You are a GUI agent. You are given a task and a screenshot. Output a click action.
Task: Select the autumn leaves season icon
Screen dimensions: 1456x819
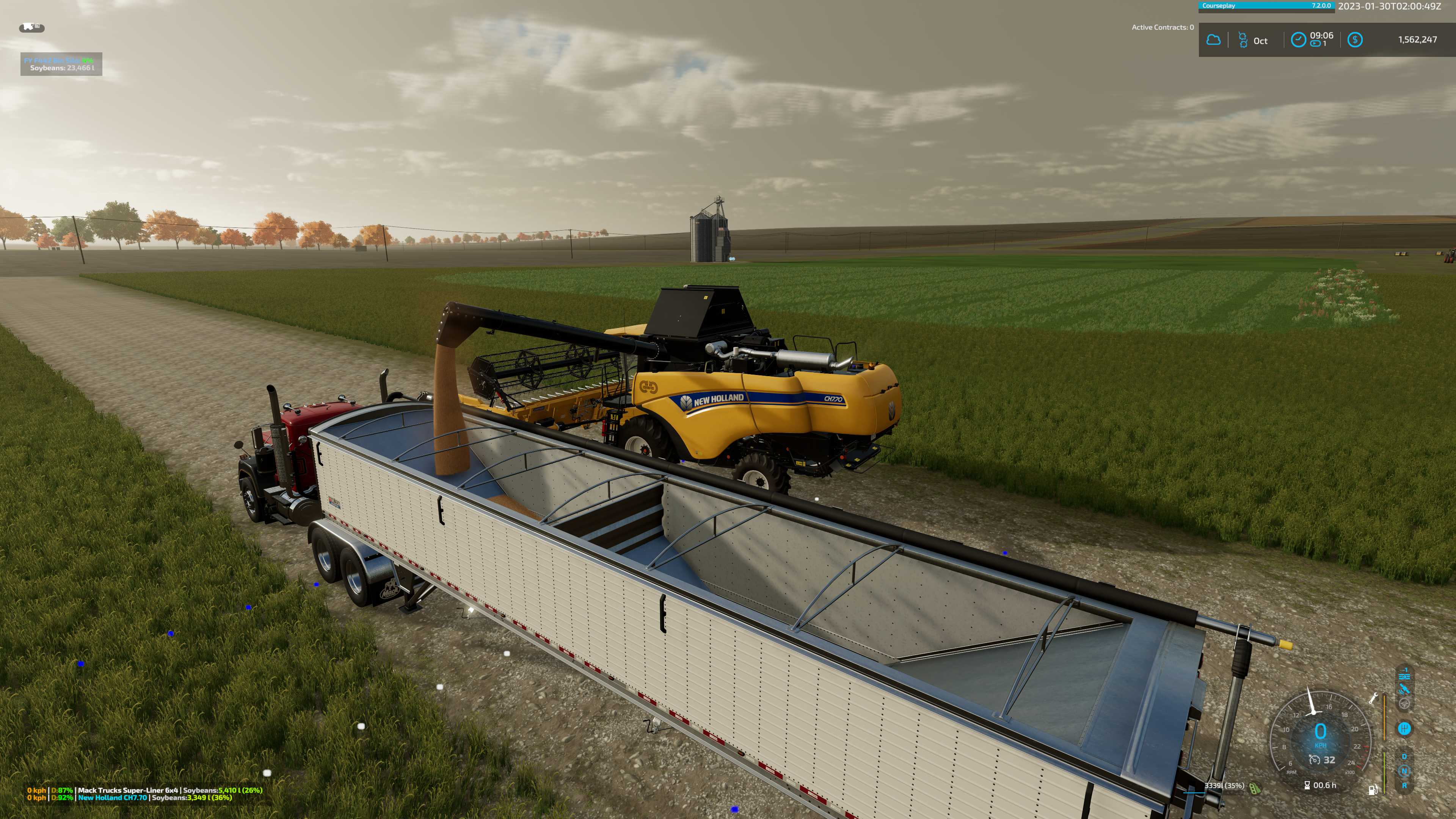(x=1243, y=40)
